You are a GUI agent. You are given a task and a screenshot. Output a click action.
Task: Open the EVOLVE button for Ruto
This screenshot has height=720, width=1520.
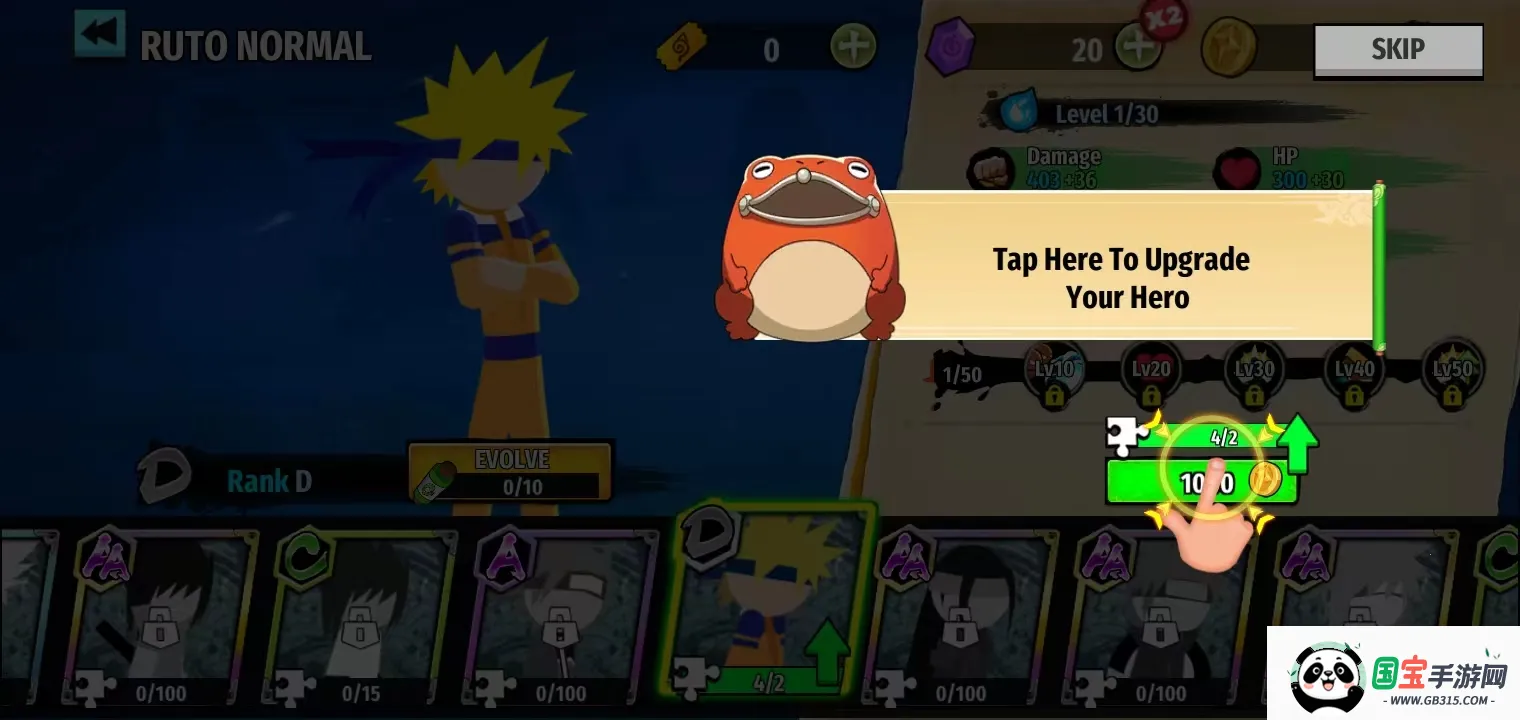coord(510,472)
